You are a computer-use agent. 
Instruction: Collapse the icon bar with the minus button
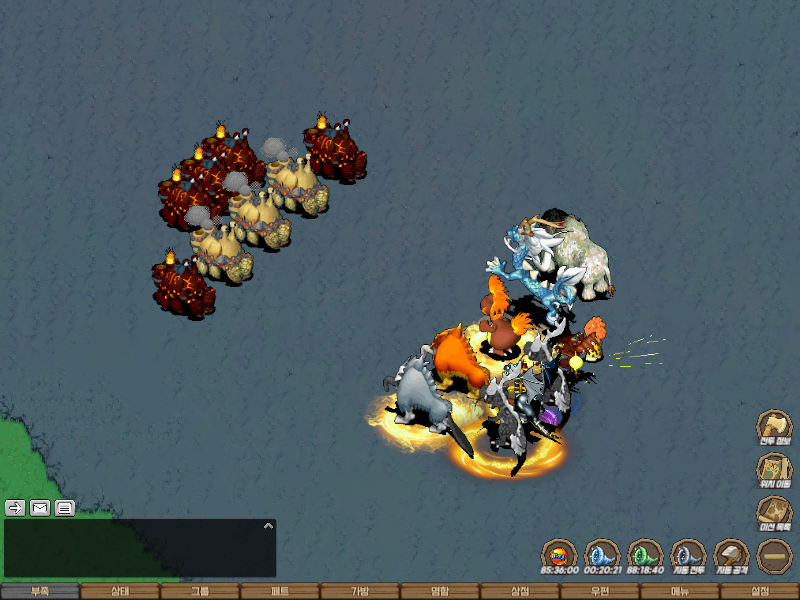pos(774,555)
